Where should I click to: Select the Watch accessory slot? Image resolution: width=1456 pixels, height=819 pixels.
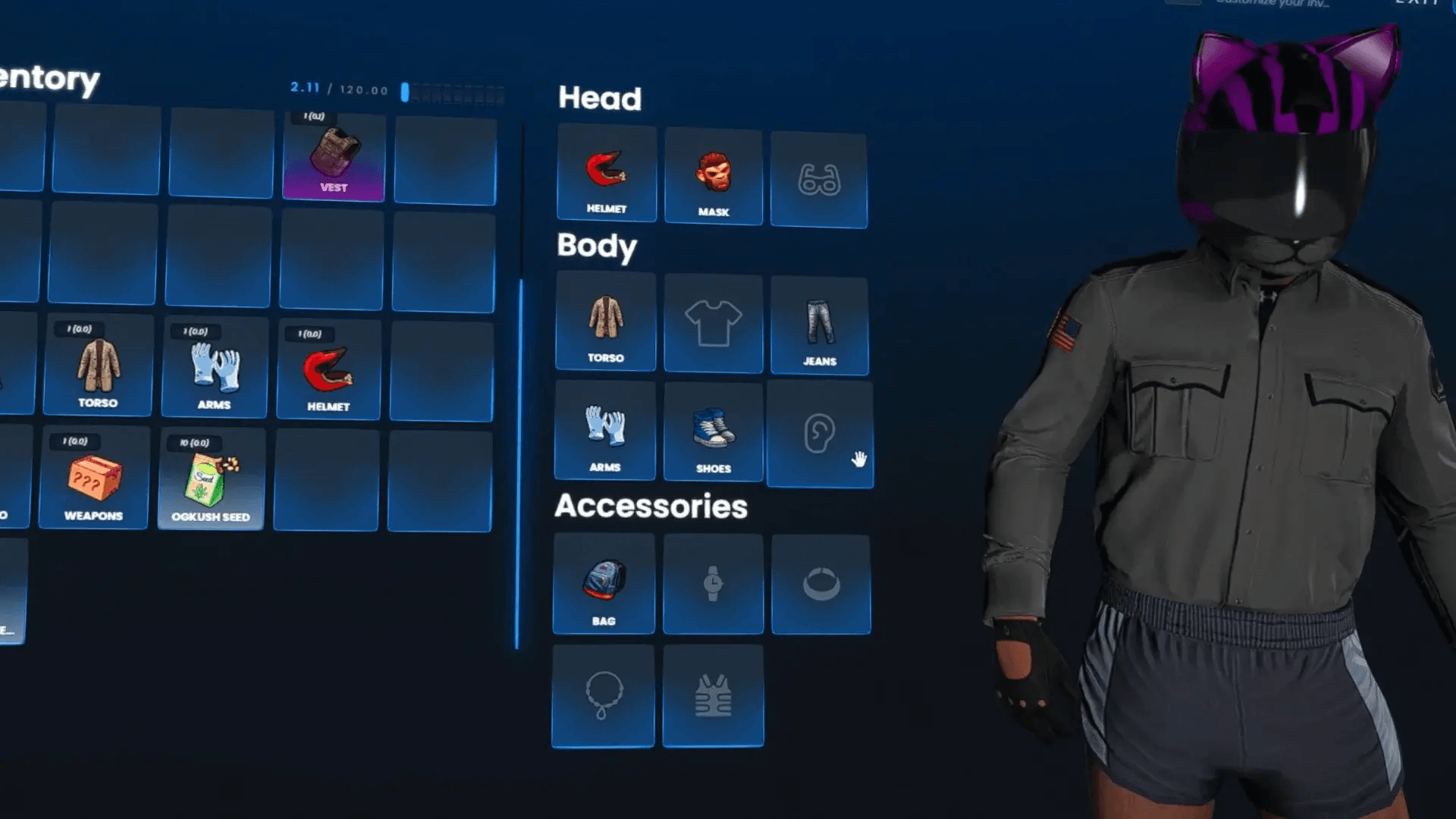[713, 580]
